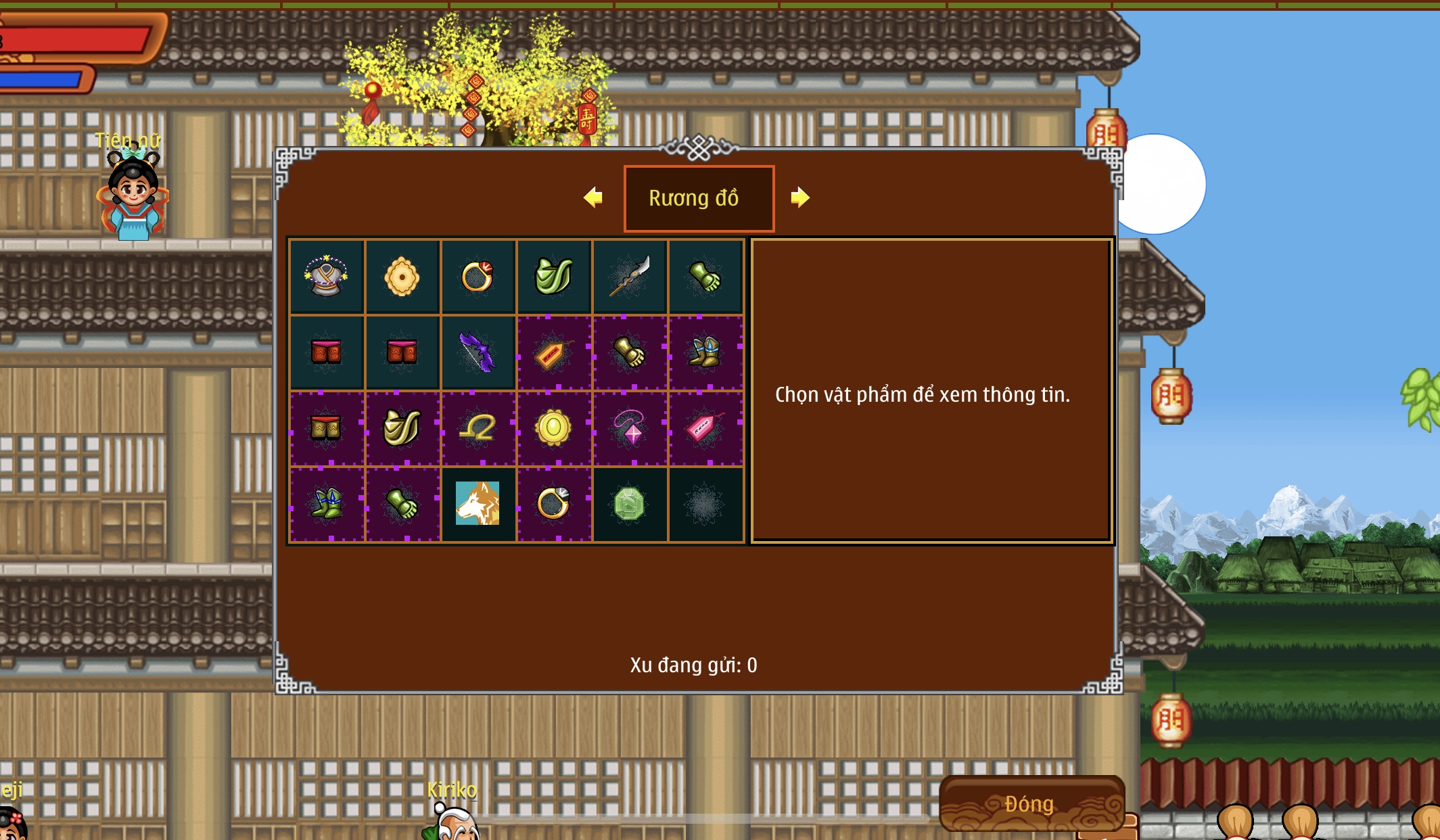The image size is (1440, 840).
Task: Go to the next tab with right arrow
Action: (799, 197)
